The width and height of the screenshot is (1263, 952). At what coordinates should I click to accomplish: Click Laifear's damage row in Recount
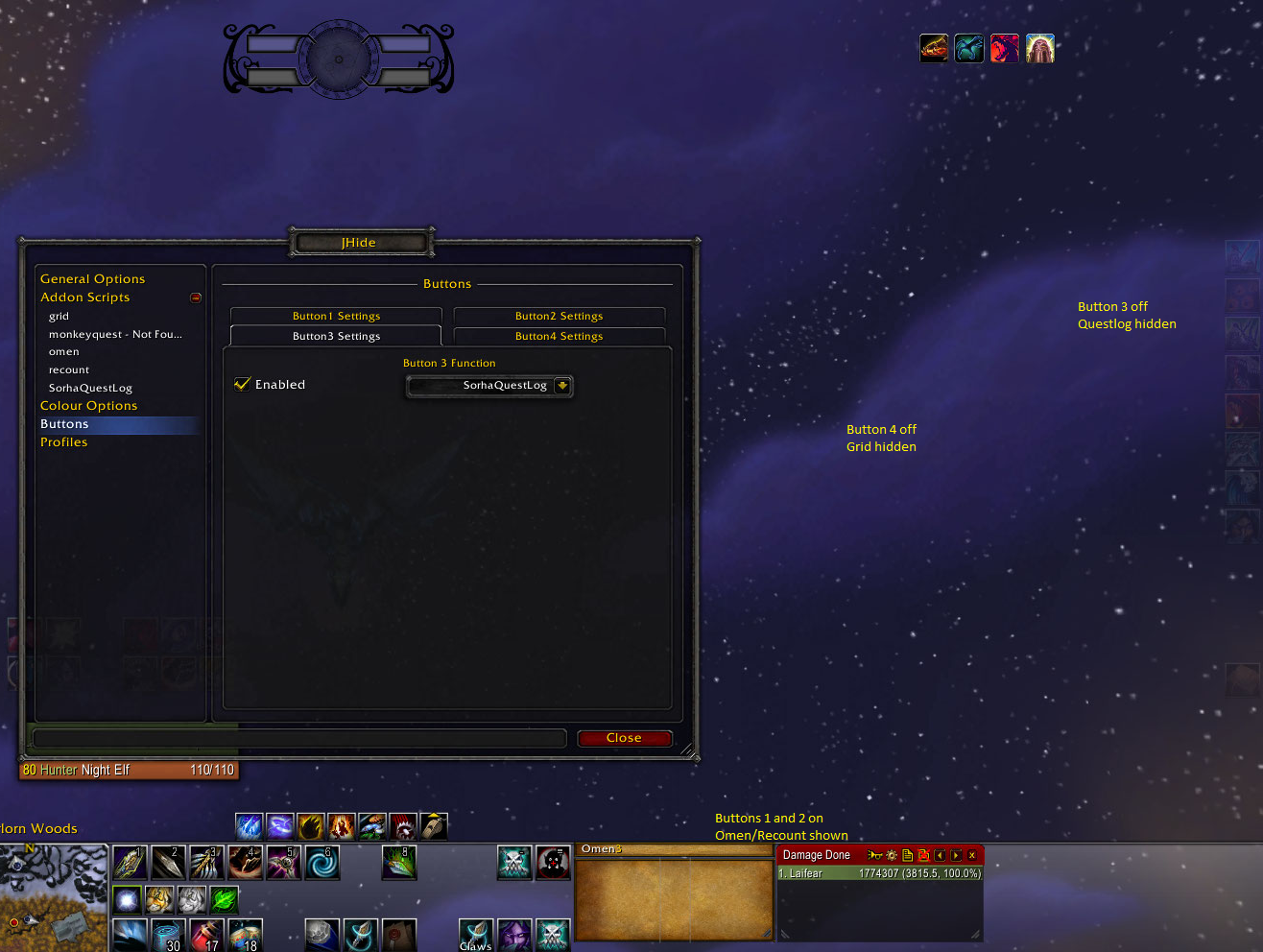[879, 874]
